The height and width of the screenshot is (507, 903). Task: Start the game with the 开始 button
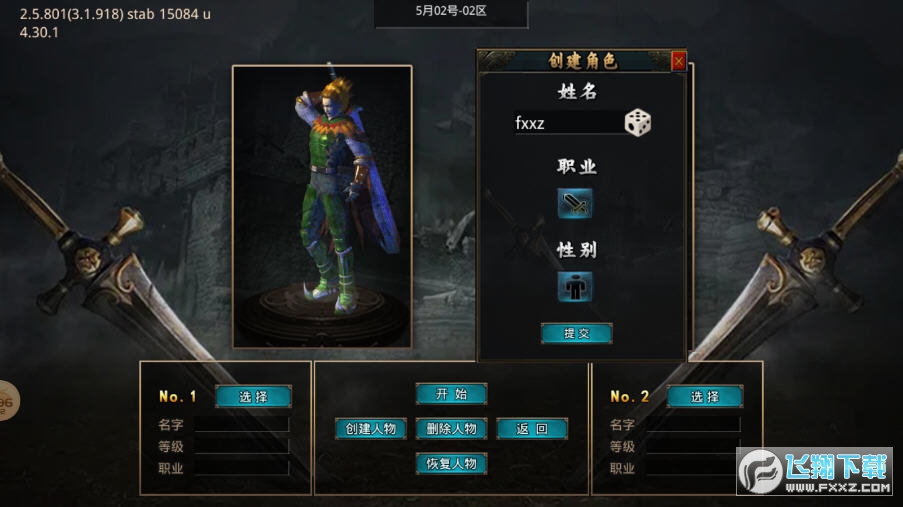(x=451, y=394)
